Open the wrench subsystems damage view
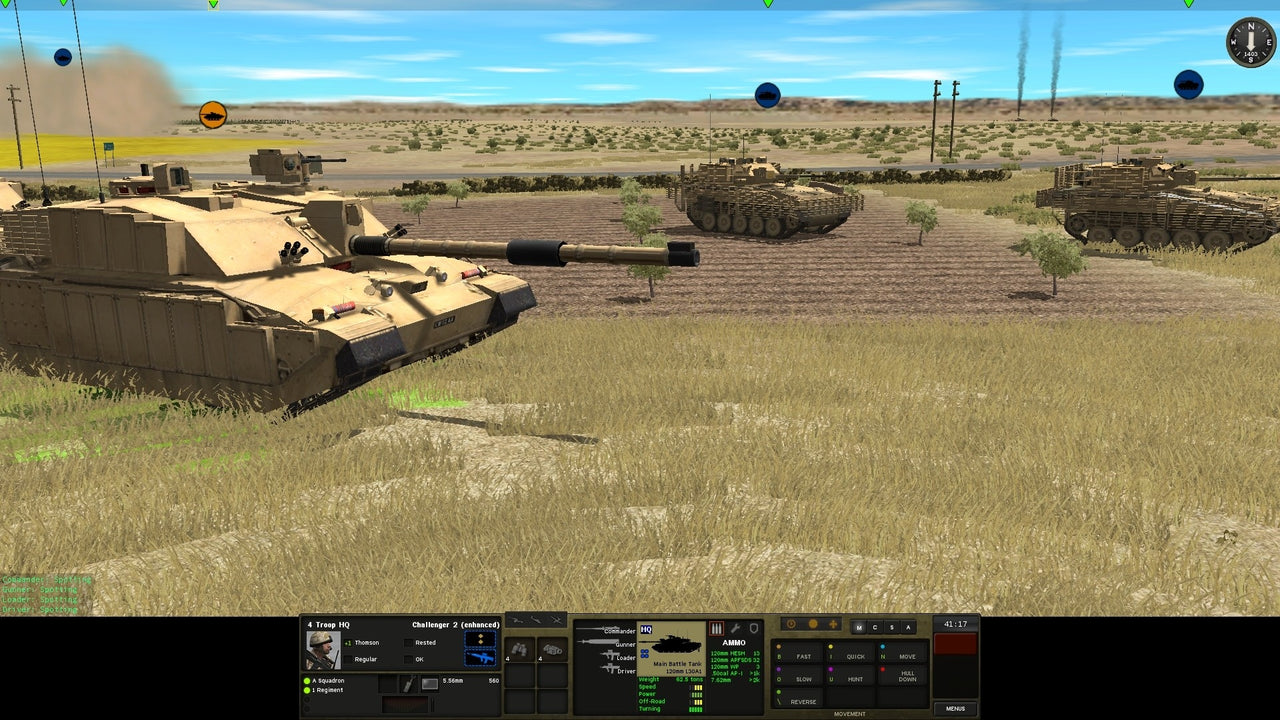 [736, 628]
